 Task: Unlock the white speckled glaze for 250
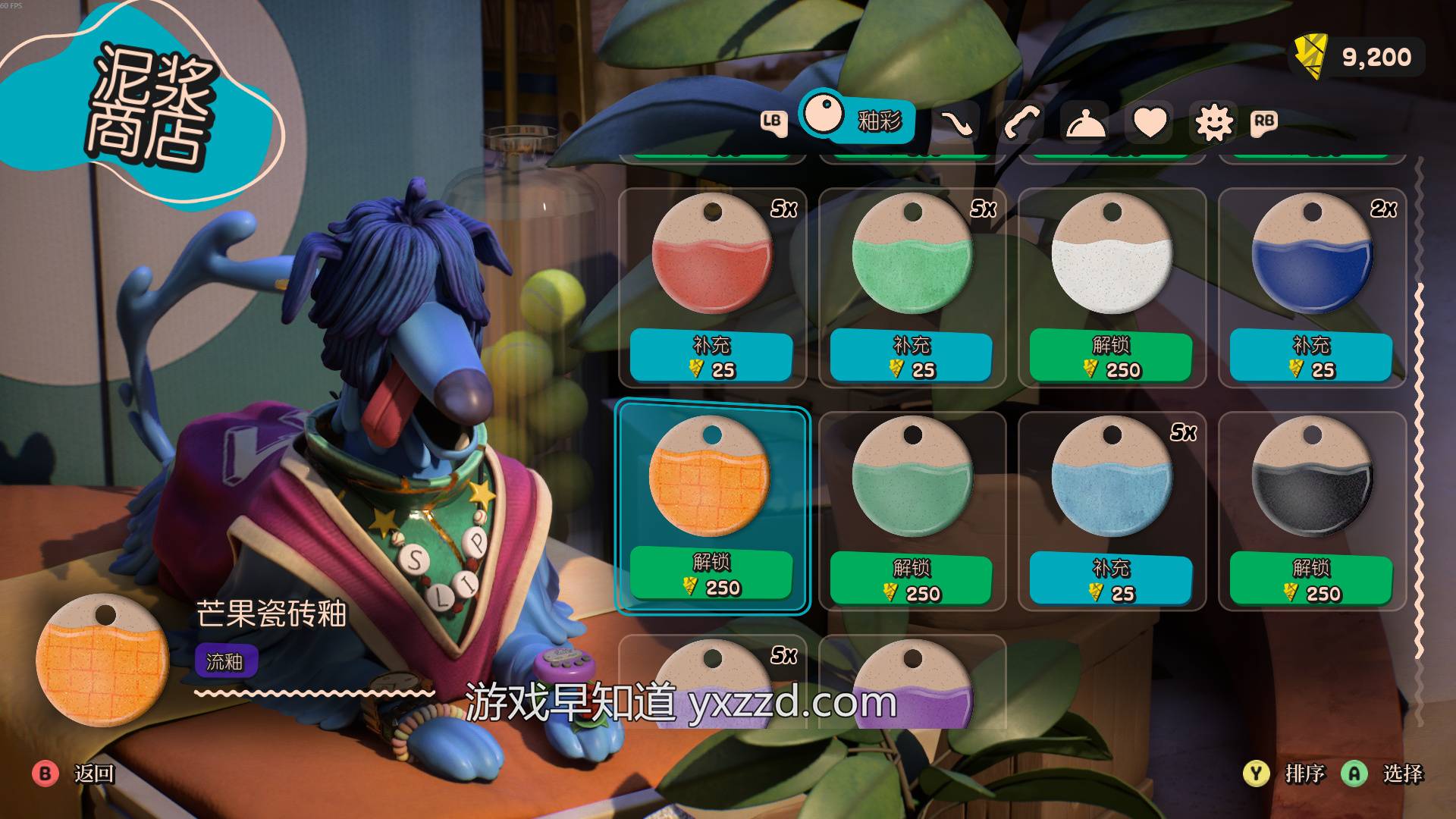1111,356
